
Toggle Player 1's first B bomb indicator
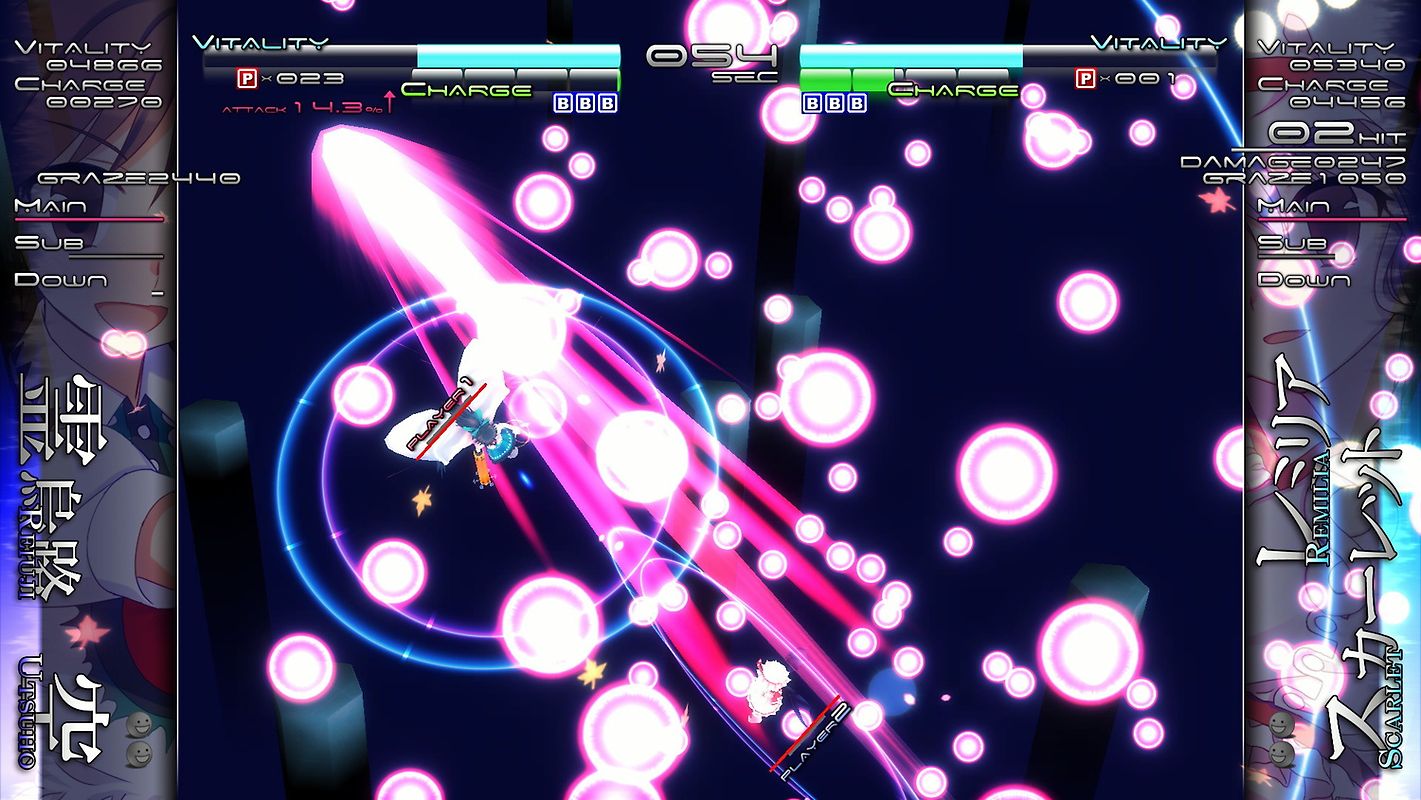coord(561,103)
